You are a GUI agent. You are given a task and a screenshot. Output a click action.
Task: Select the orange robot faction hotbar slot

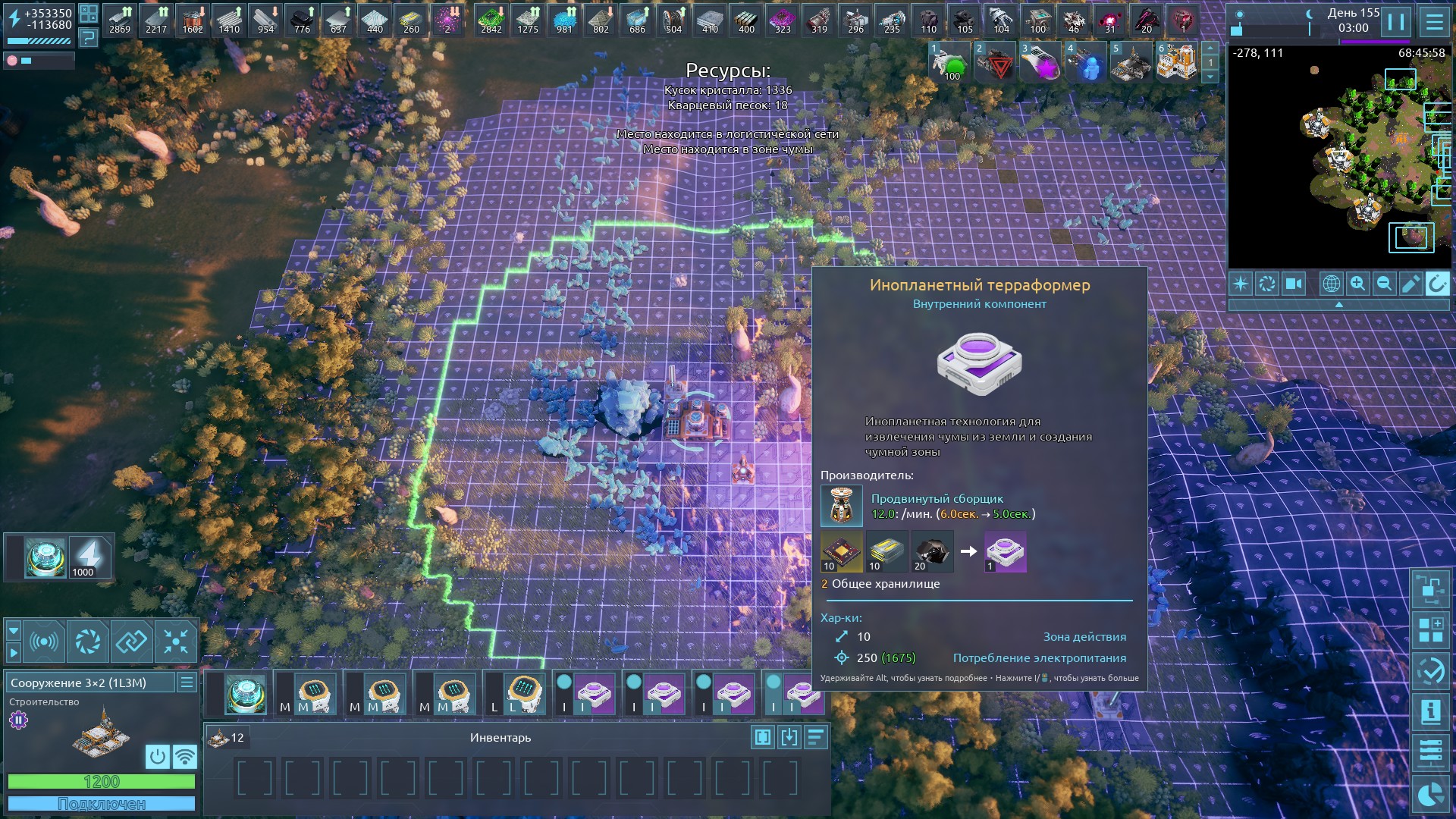[1176, 63]
